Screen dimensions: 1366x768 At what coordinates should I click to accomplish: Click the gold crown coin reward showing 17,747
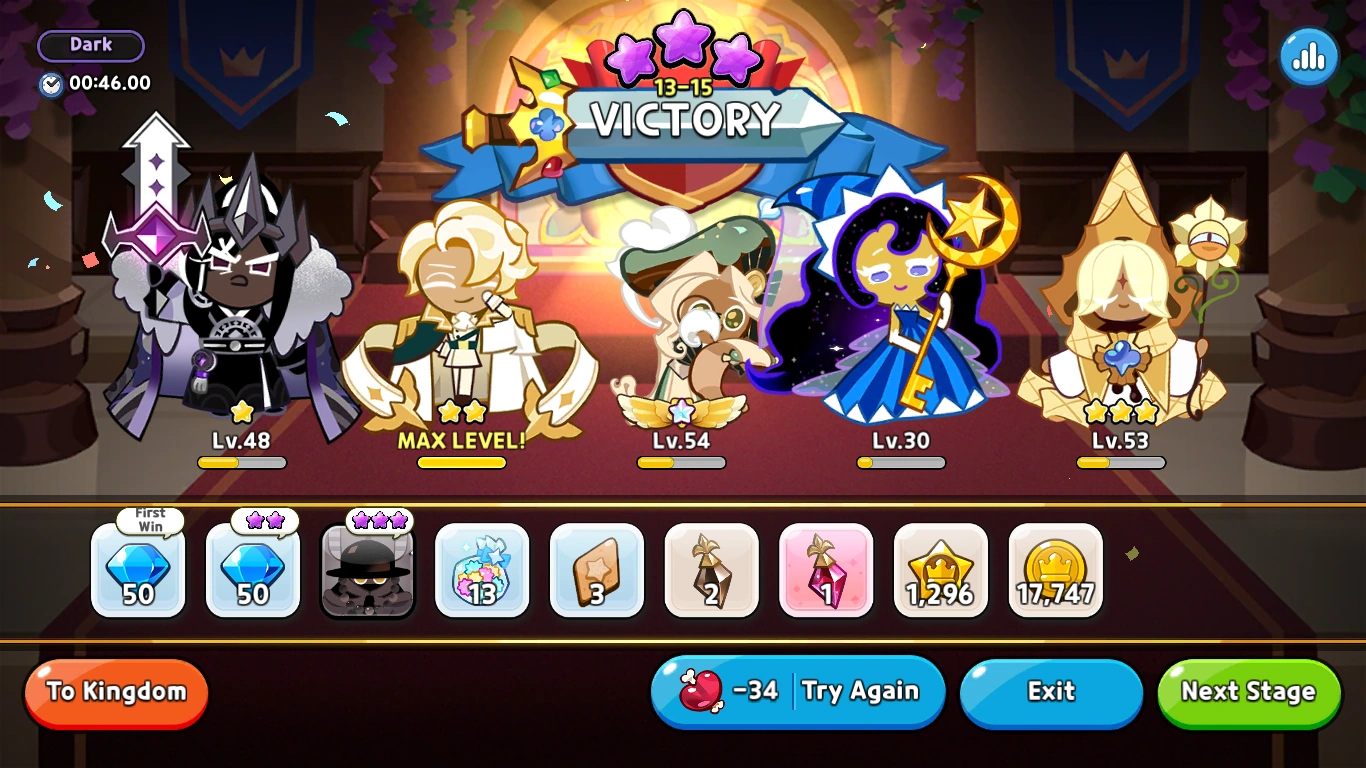point(1055,573)
